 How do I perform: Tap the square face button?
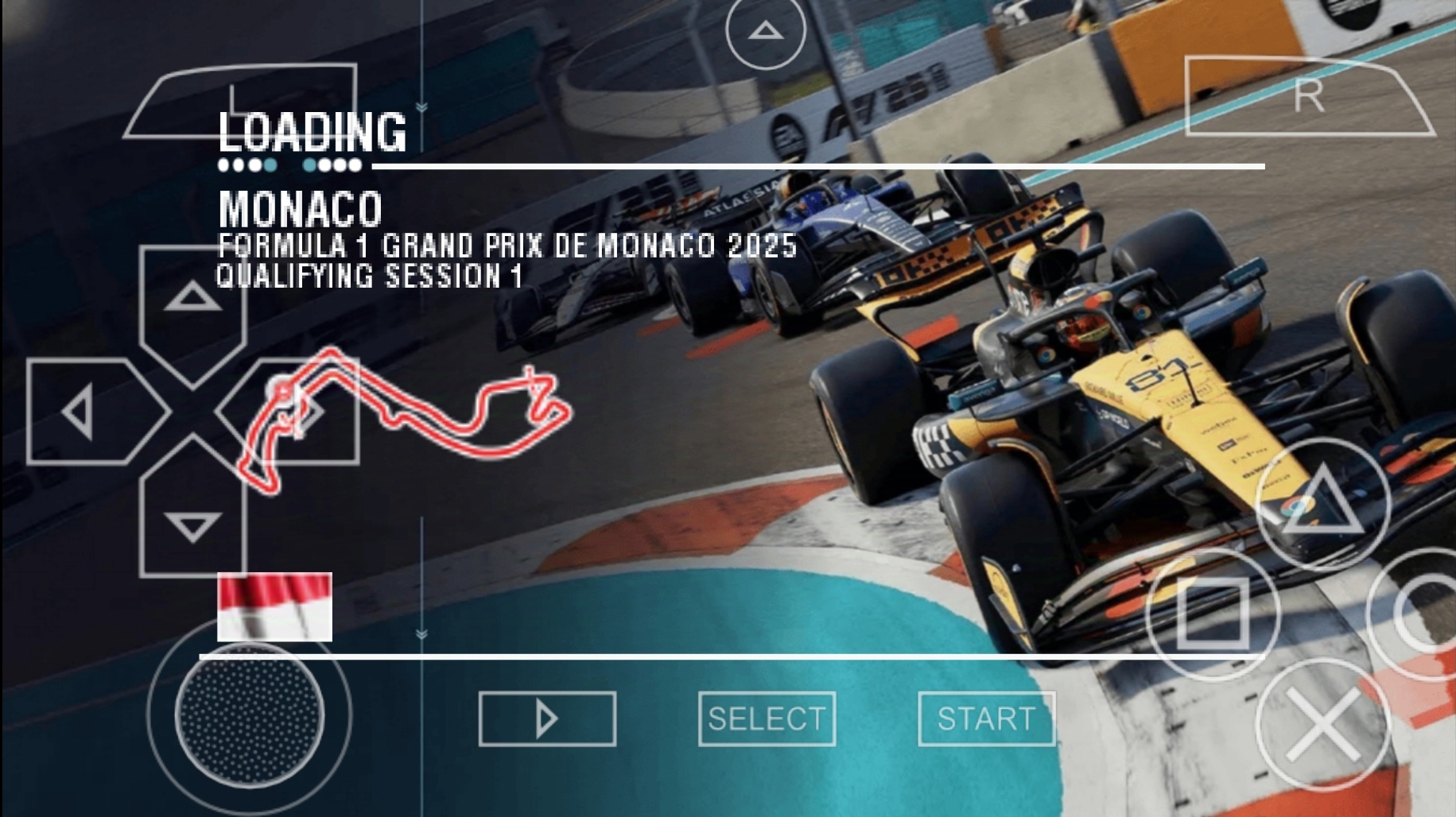click(x=1213, y=613)
